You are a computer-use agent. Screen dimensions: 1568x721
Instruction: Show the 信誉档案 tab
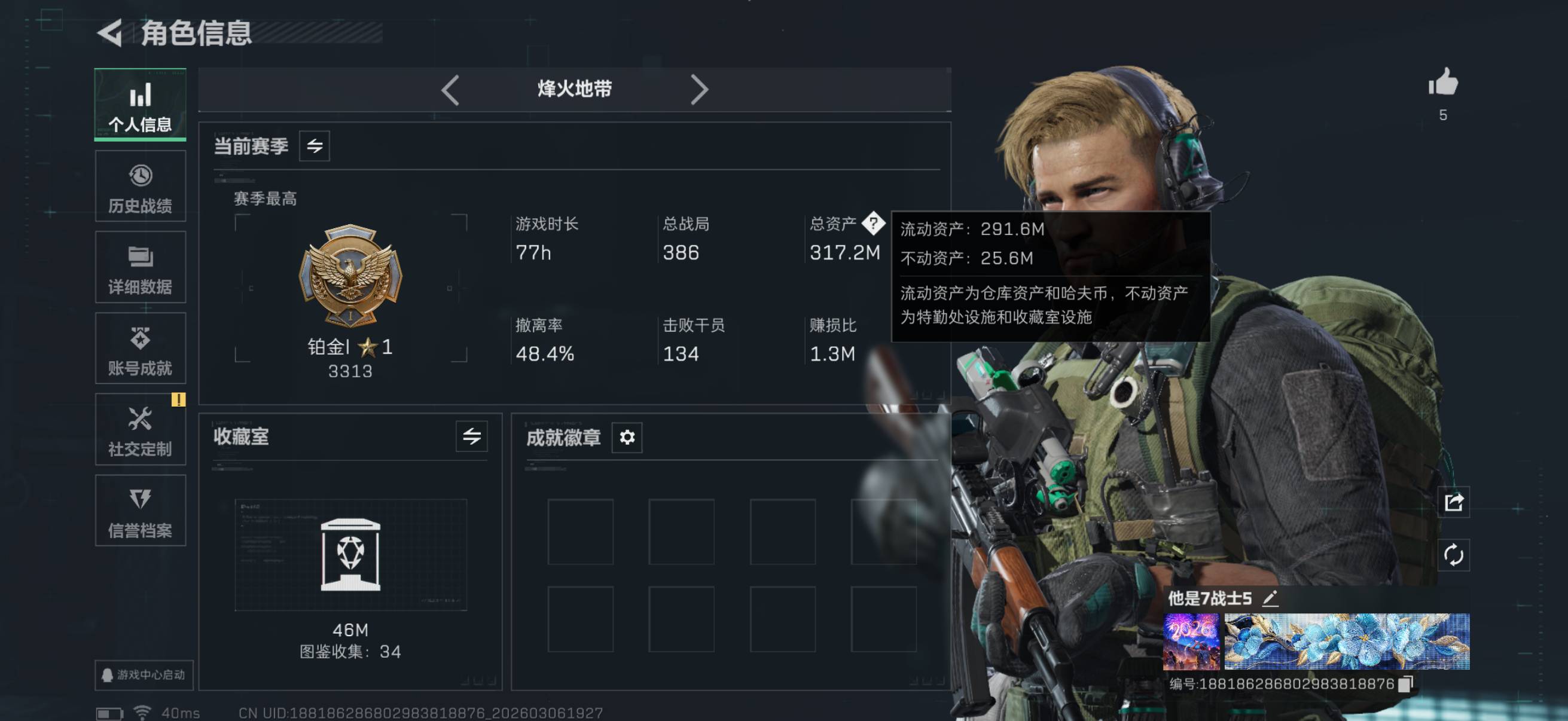point(140,511)
